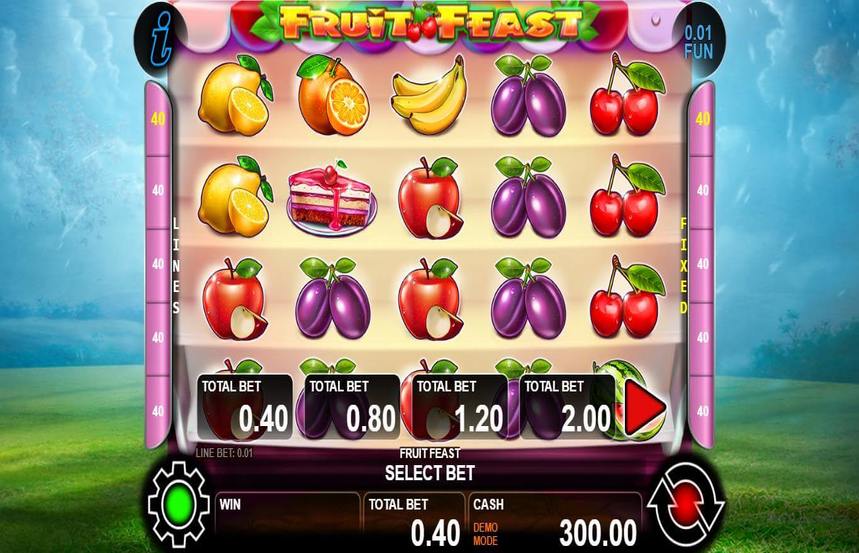The height and width of the screenshot is (553, 859).
Task: Choose the 0.80 total bet option
Action: pos(352,406)
